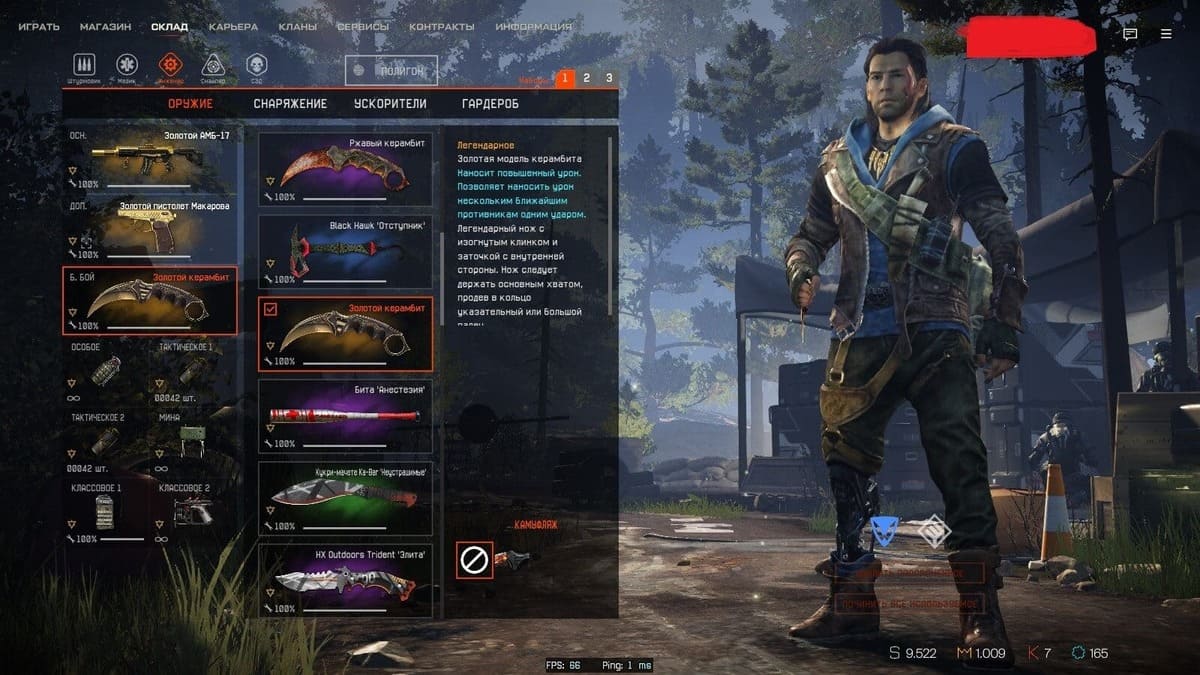
Task: Switch to the Ускорители tab
Action: 390,104
